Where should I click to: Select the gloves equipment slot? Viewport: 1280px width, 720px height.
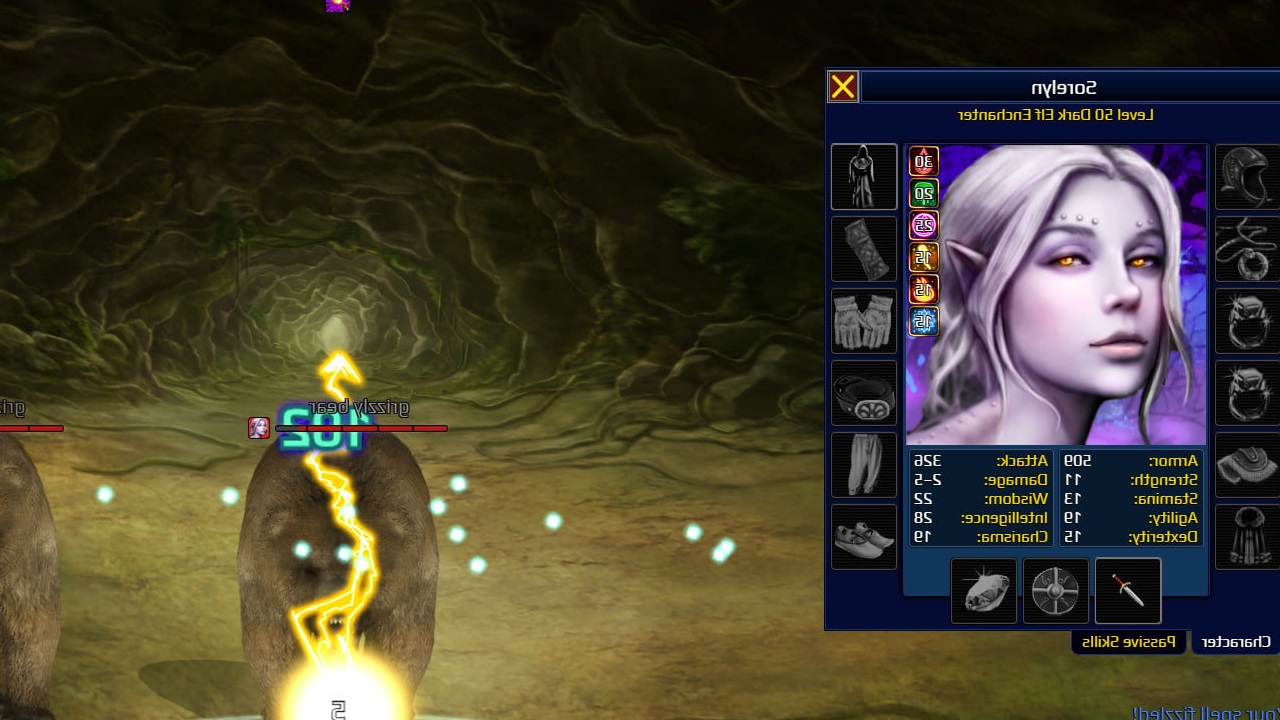point(864,321)
